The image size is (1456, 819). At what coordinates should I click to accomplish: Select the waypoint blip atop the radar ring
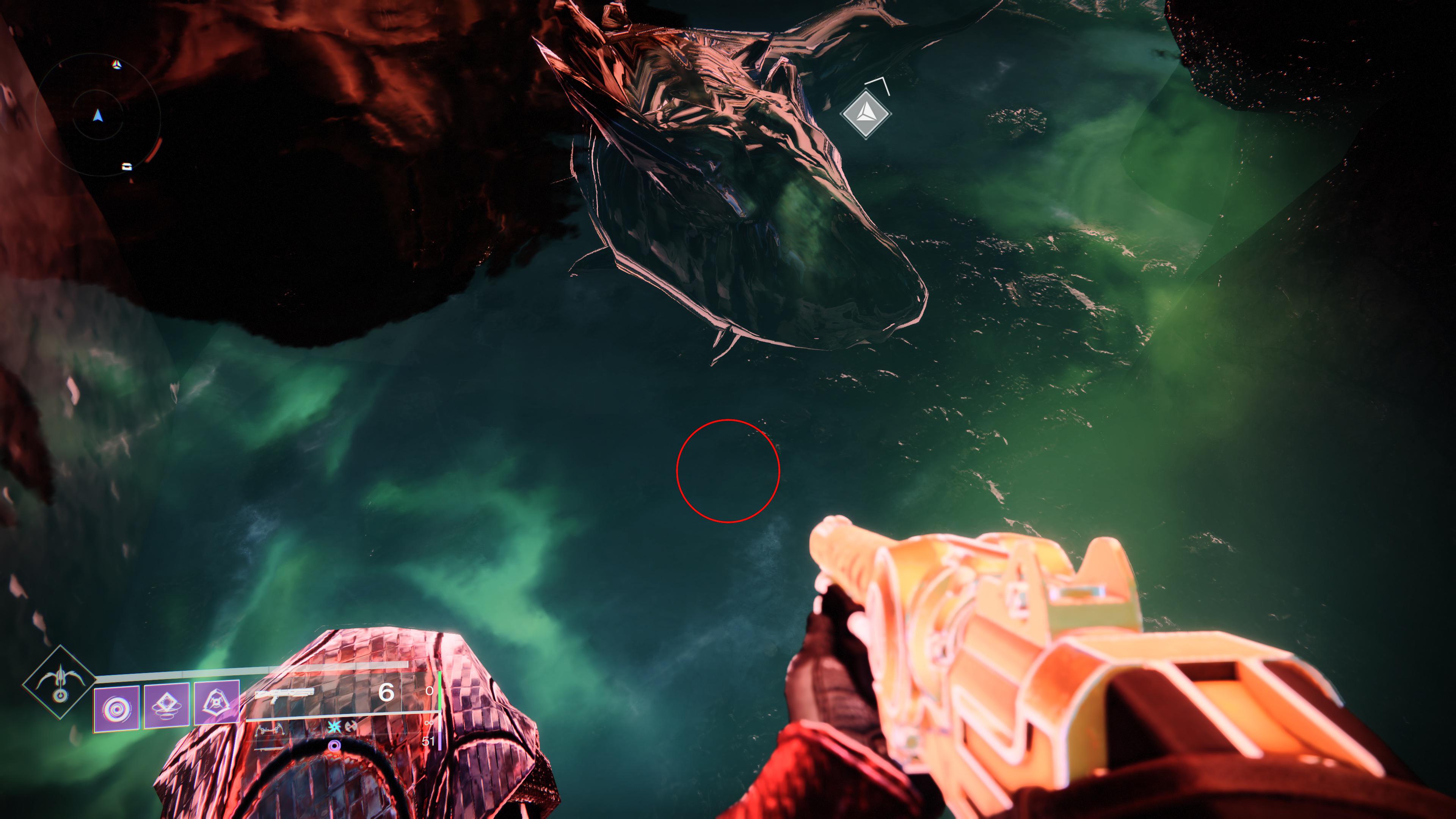click(117, 64)
